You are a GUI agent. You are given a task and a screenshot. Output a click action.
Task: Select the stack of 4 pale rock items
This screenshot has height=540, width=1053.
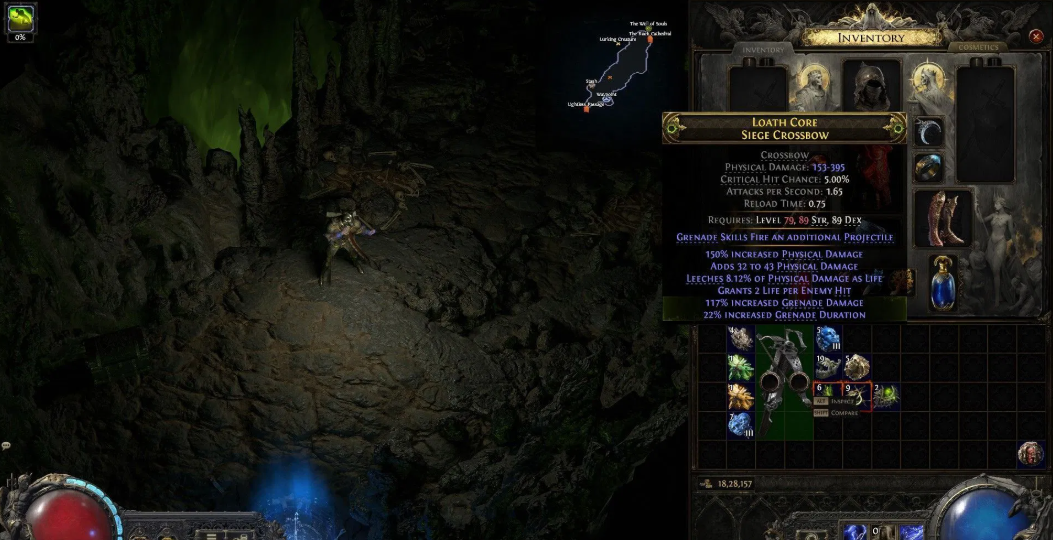740,339
